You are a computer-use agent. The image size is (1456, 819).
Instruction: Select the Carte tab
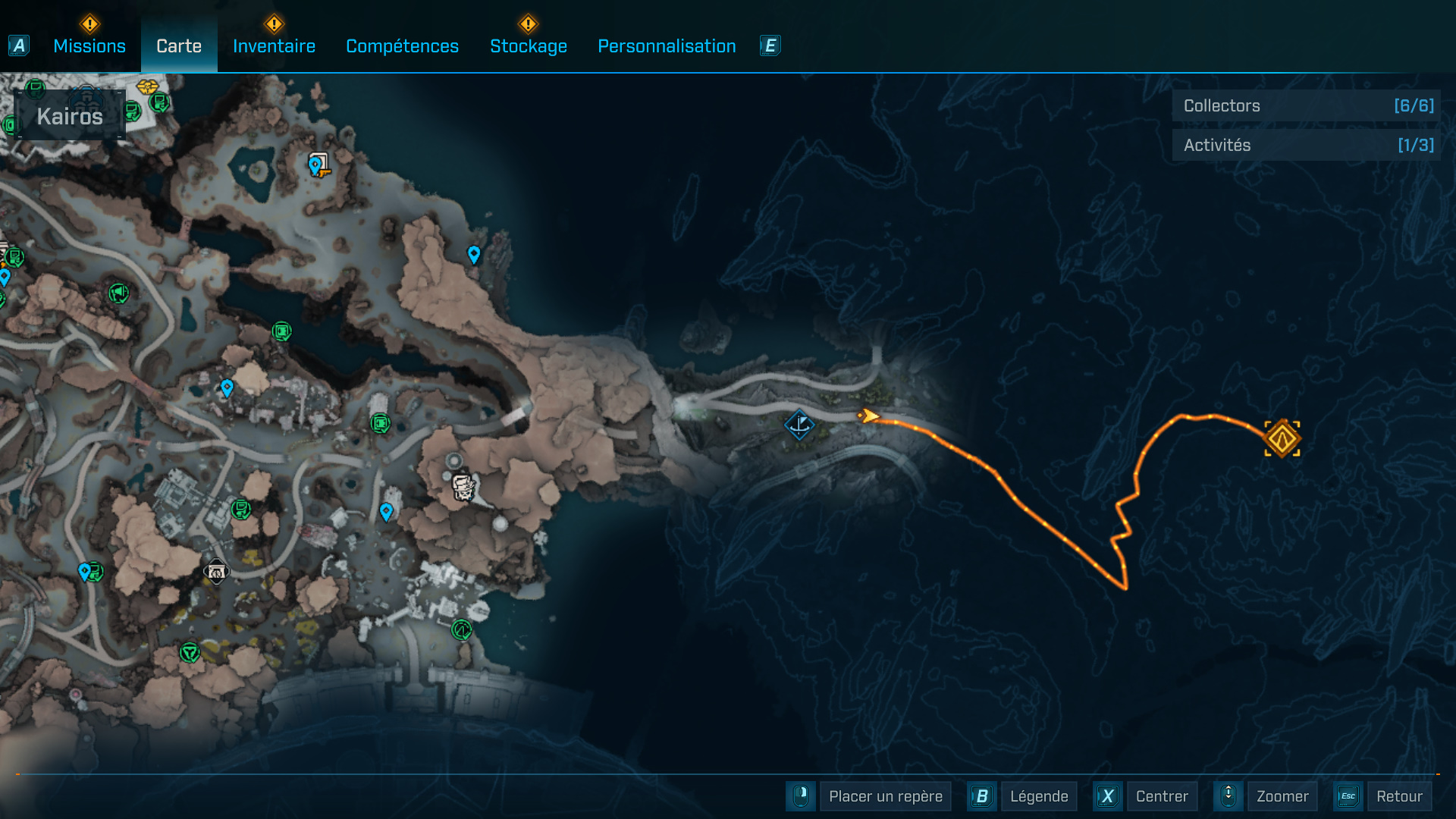tap(179, 46)
